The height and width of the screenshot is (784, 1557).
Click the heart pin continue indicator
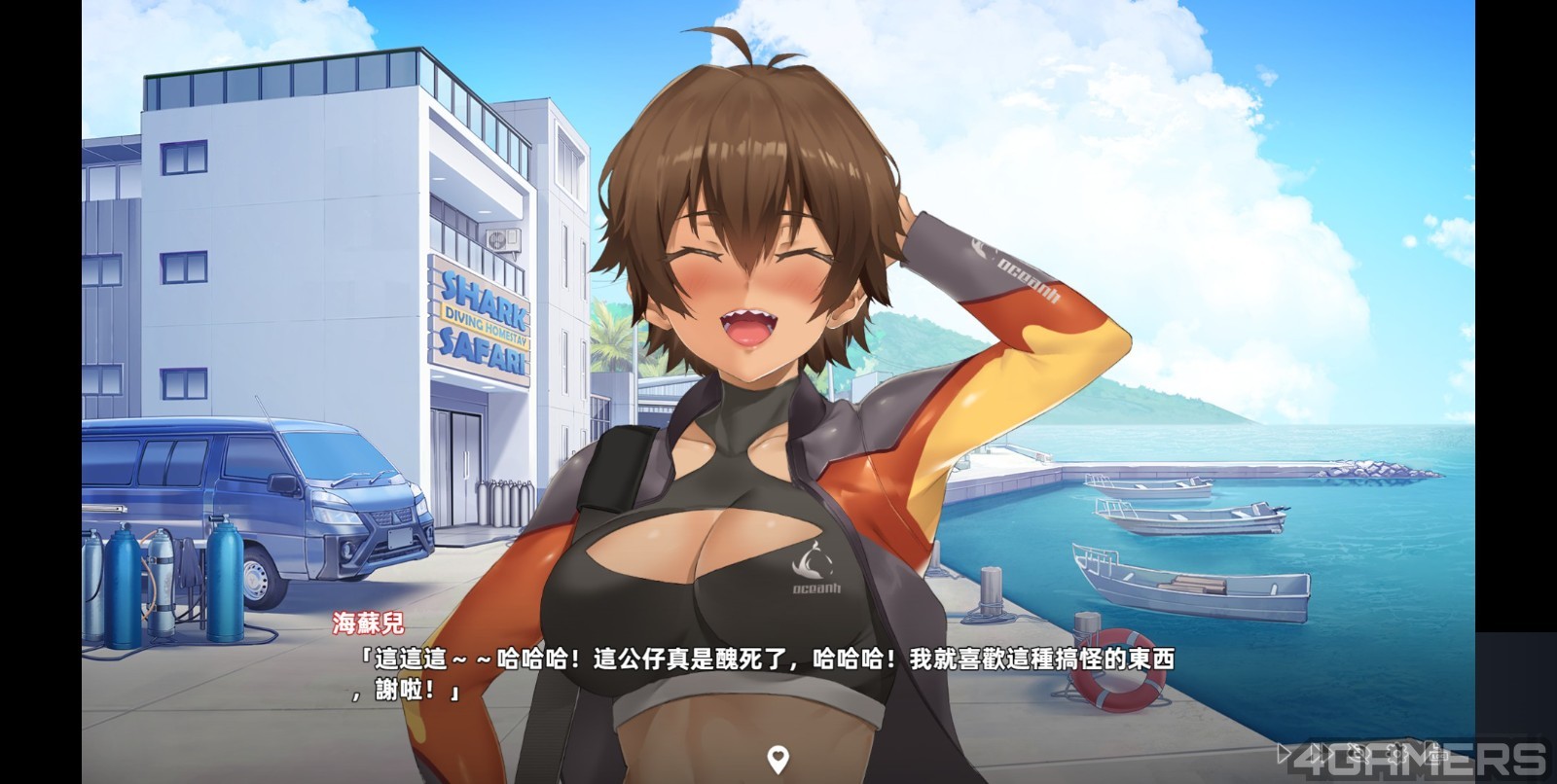point(778,758)
